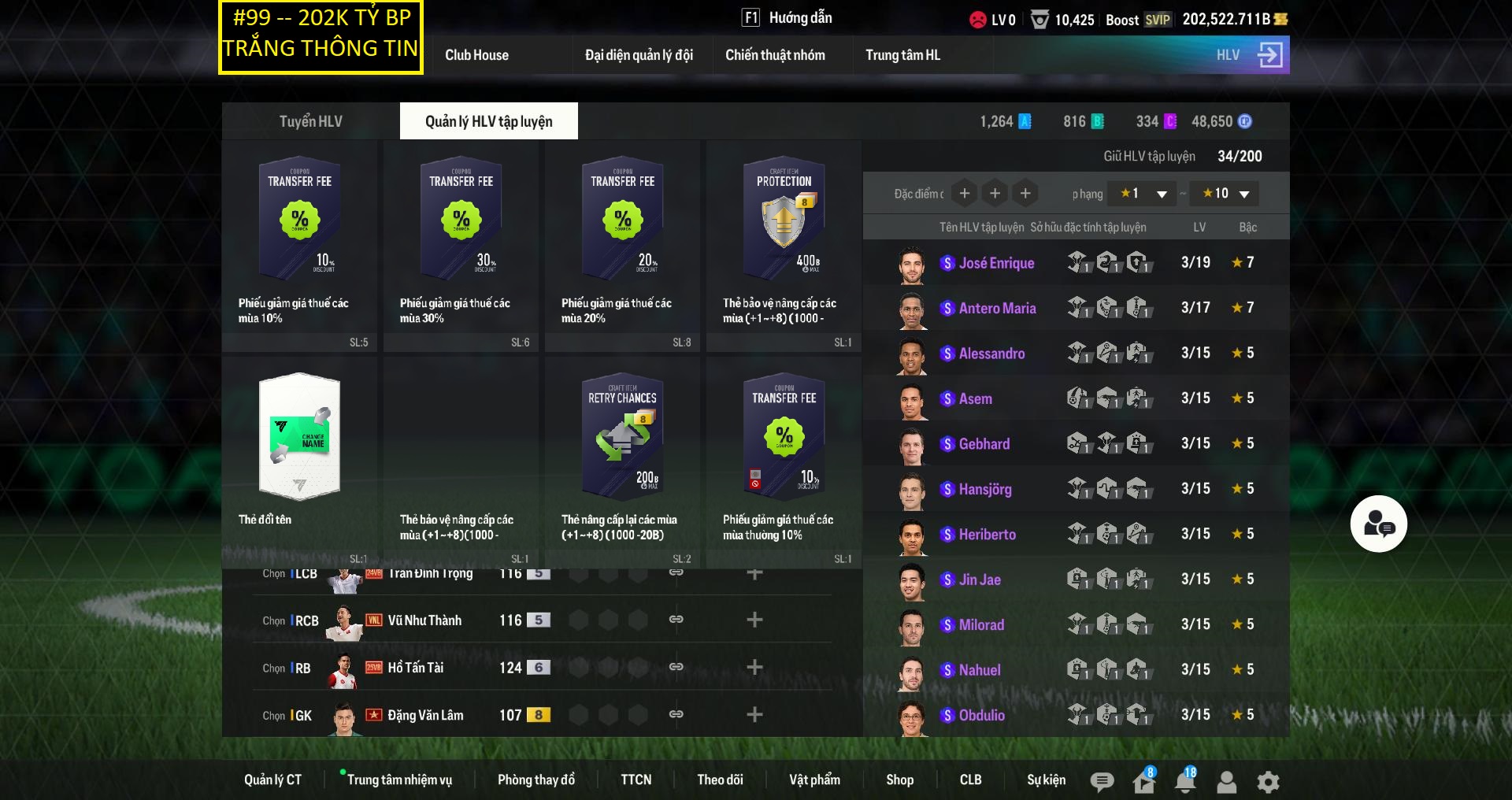Show notifications via the bell icon
This screenshot has width=1512, height=800.
[x=1184, y=781]
